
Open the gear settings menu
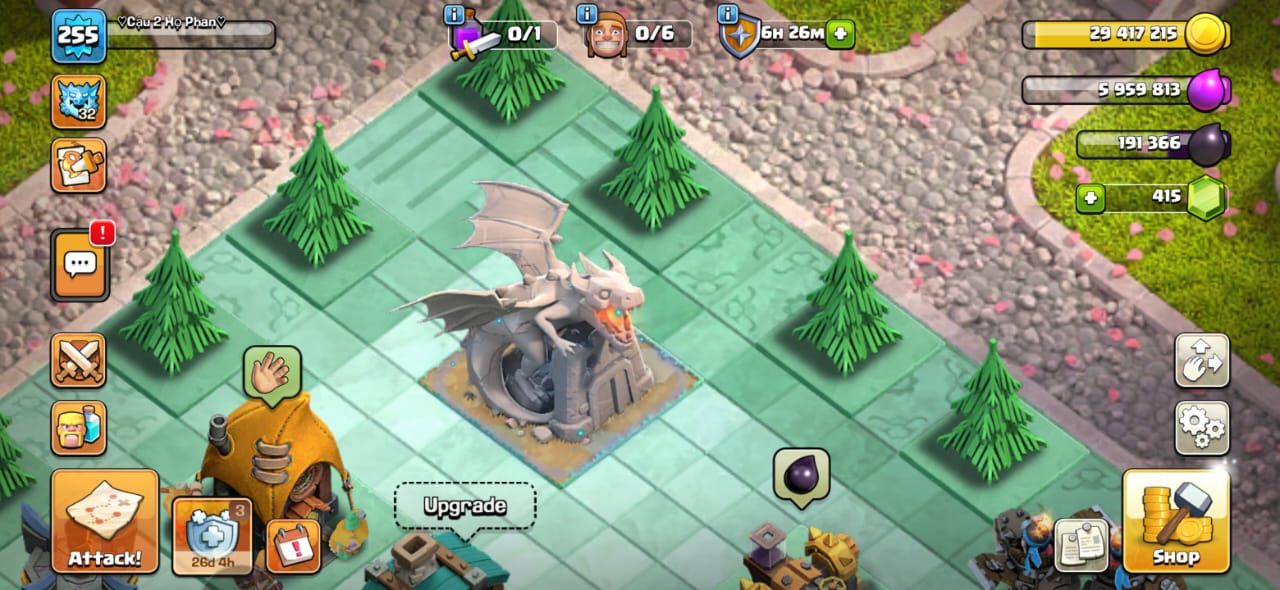tap(1201, 428)
